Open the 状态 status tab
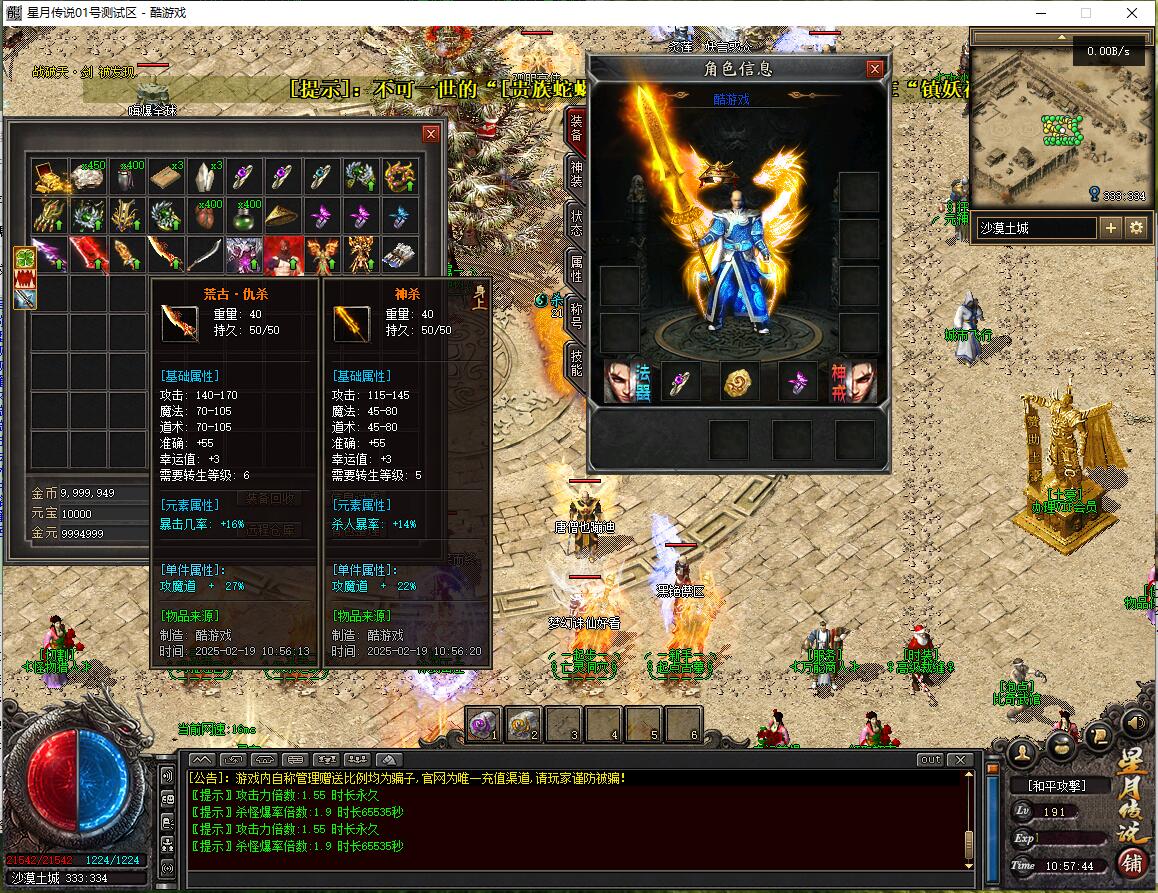Viewport: 1158px width, 893px height. point(576,222)
